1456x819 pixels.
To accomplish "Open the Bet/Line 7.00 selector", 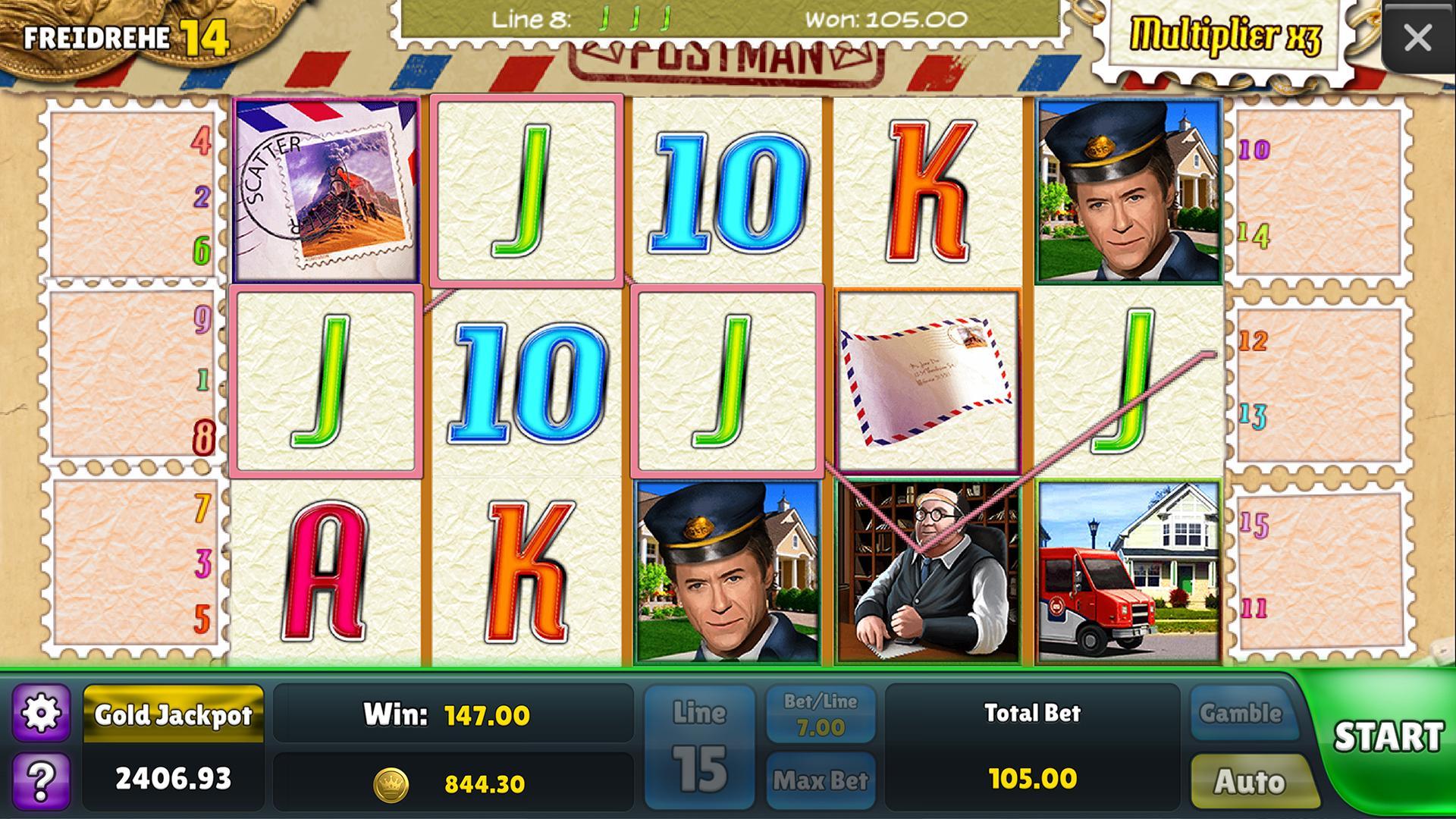I will click(x=817, y=713).
